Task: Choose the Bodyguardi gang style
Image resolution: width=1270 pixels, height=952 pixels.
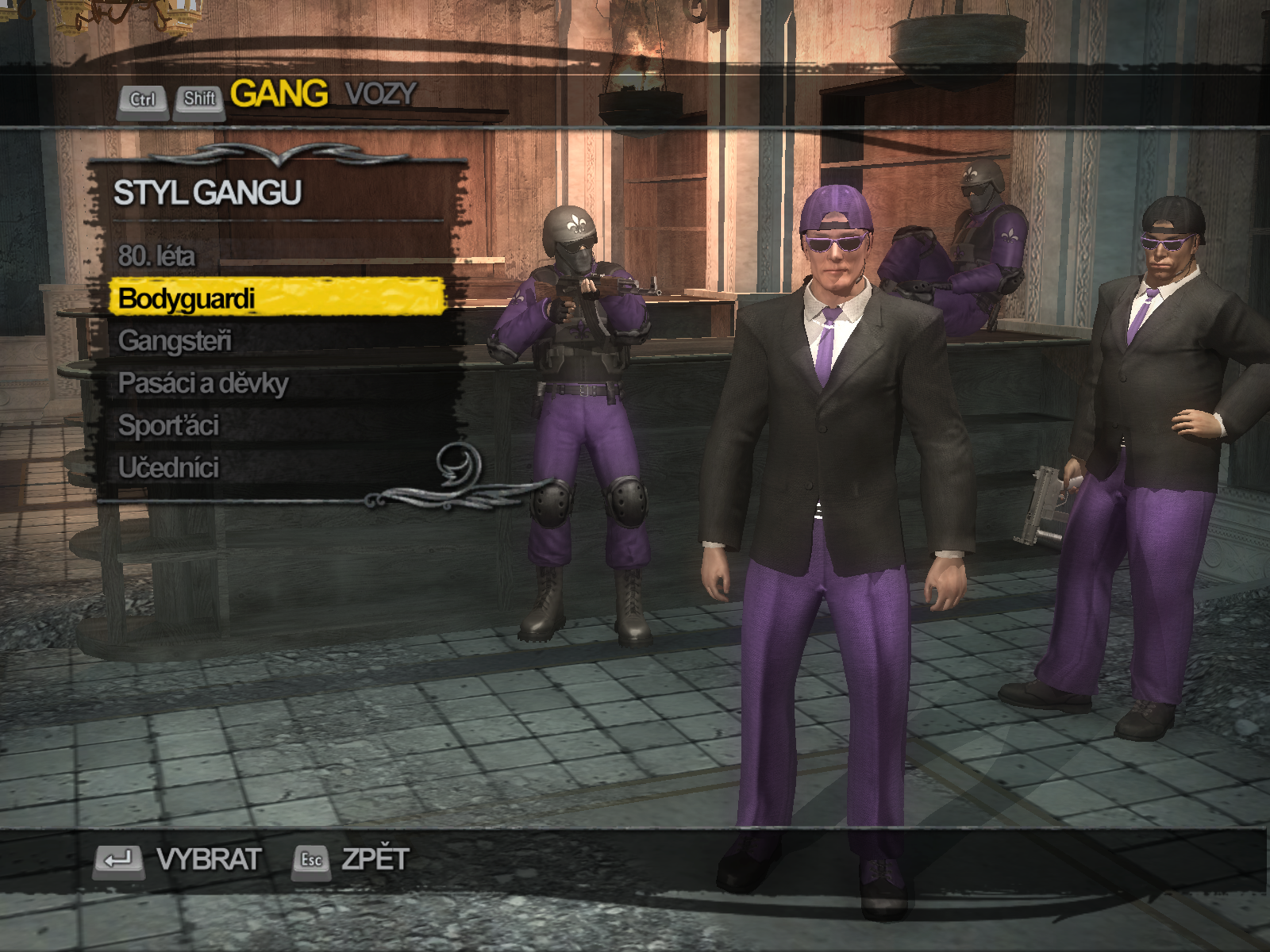Action: tap(187, 299)
